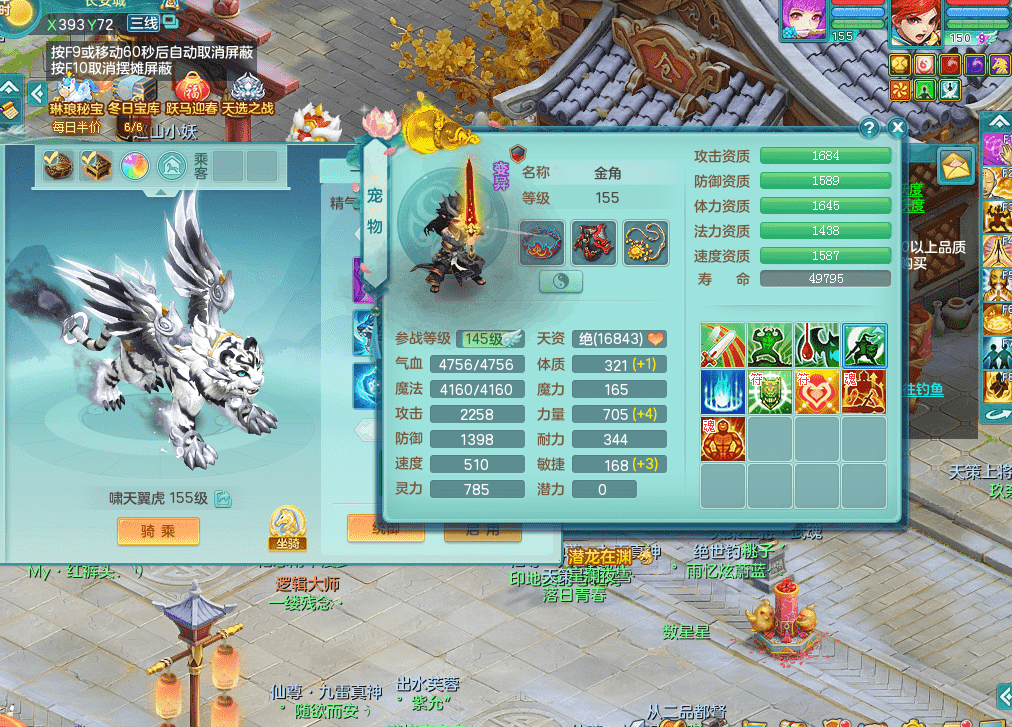The width and height of the screenshot is (1012, 727).
Task: Select the sword slash pet skill
Action: (x=722, y=345)
